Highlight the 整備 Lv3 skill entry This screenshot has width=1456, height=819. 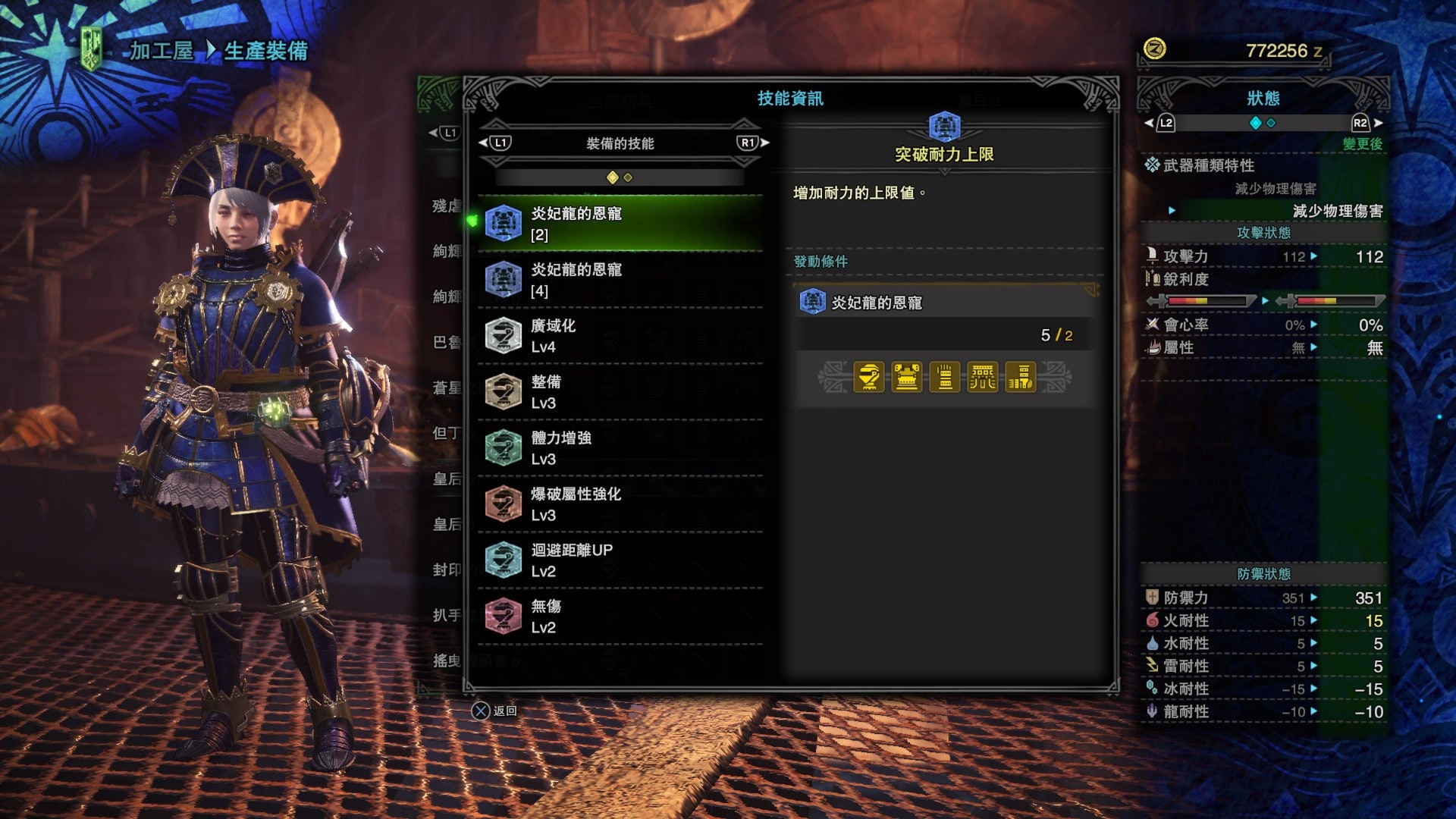[620, 392]
